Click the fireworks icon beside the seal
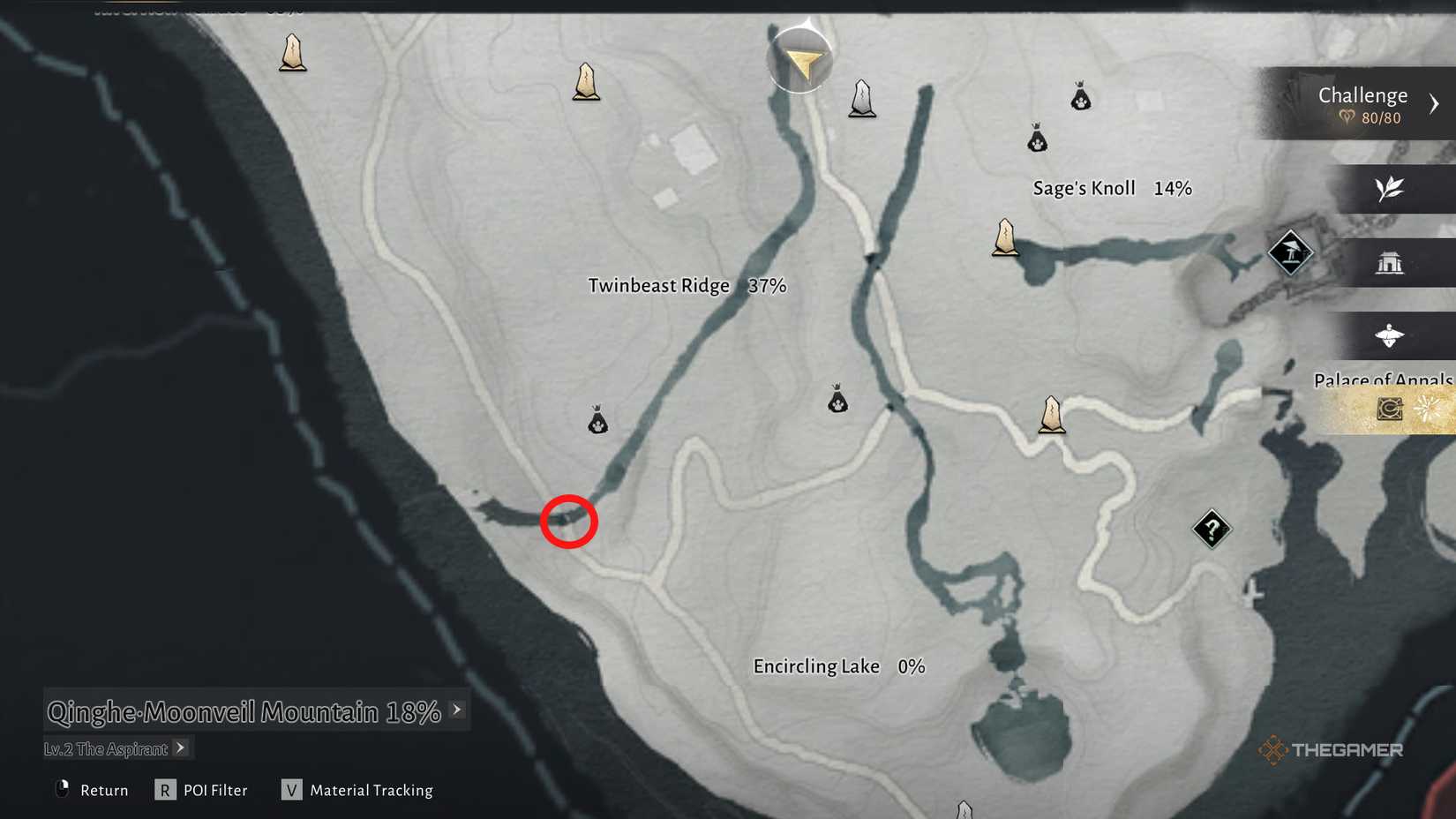The image size is (1456, 819). pyautogui.click(x=1426, y=407)
